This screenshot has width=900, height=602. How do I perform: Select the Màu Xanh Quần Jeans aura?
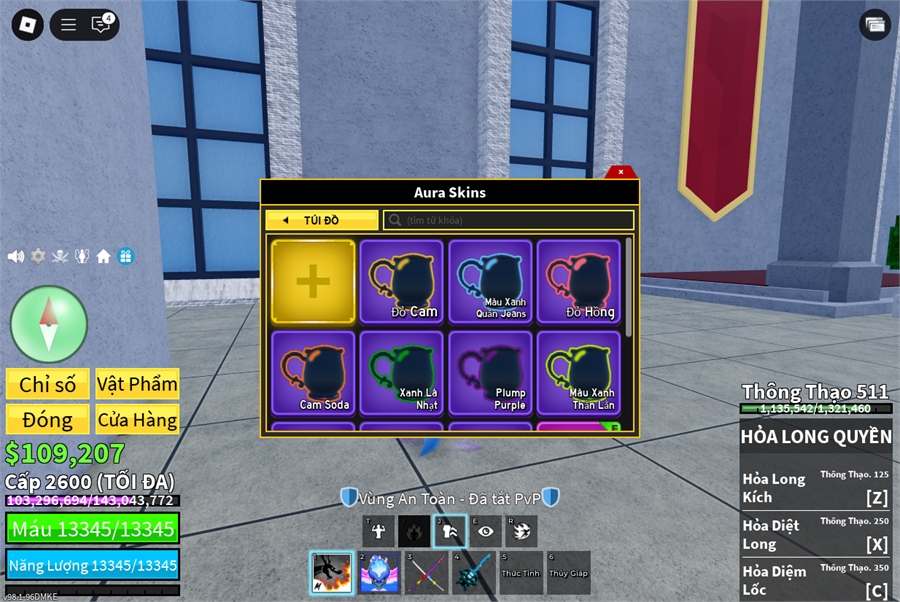pos(491,282)
